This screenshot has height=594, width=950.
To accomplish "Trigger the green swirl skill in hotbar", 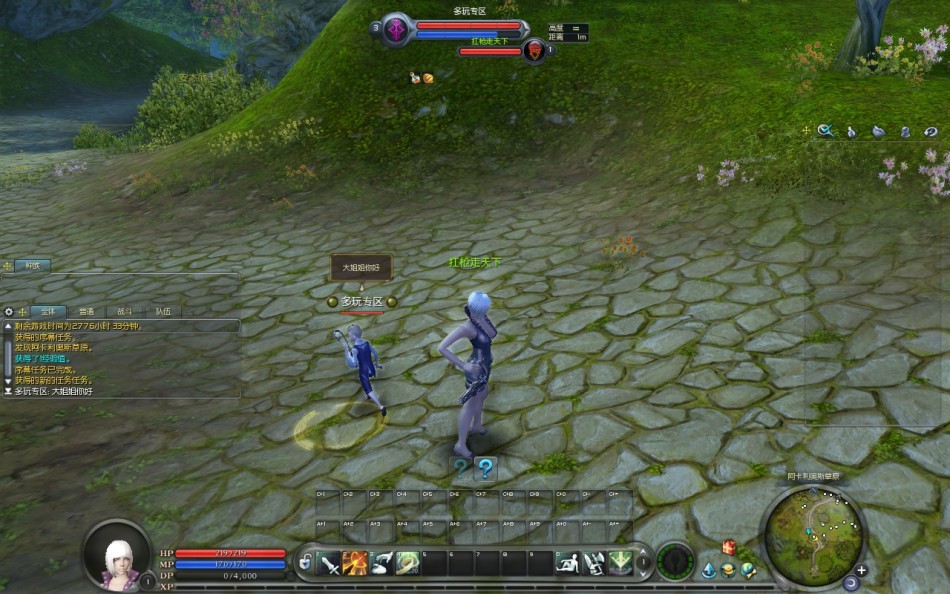I will pos(407,564).
